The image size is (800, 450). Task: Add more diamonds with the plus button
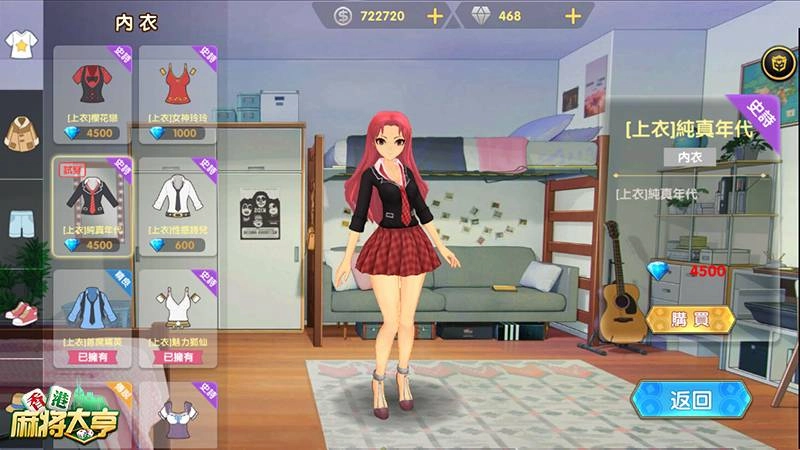coord(573,16)
